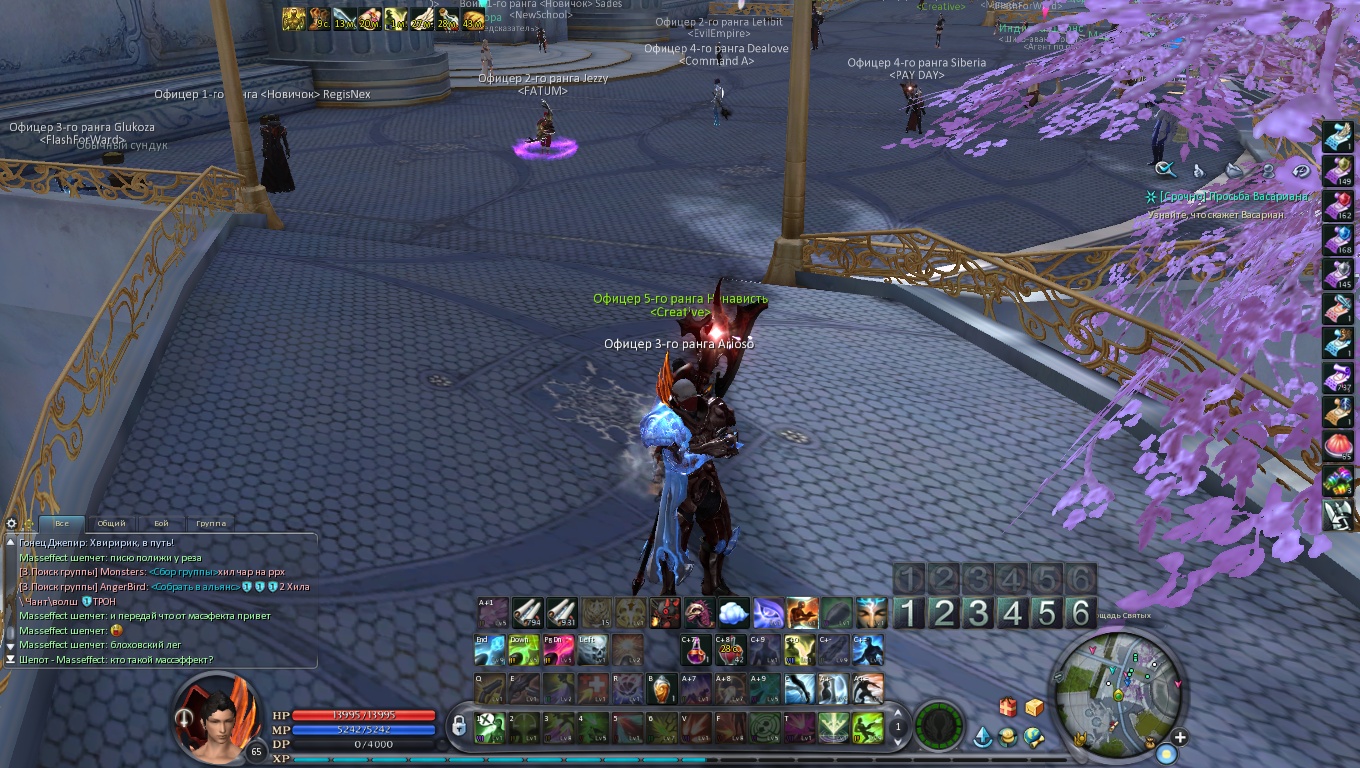Select large quickbar page number 3

978,612
